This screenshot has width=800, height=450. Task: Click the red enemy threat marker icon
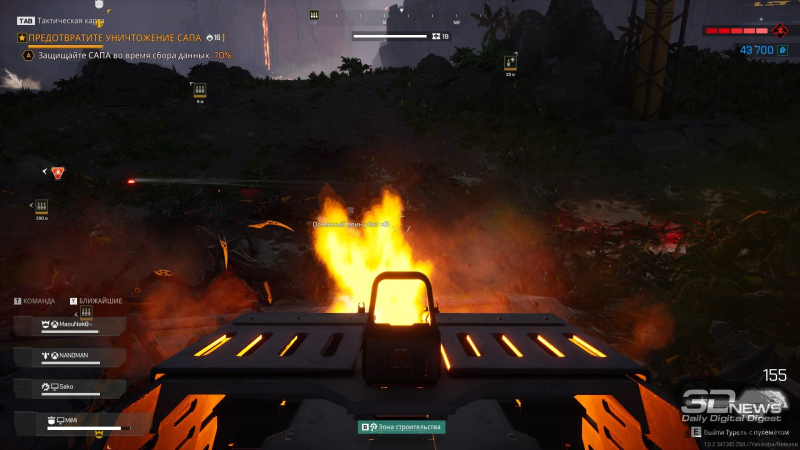58,173
